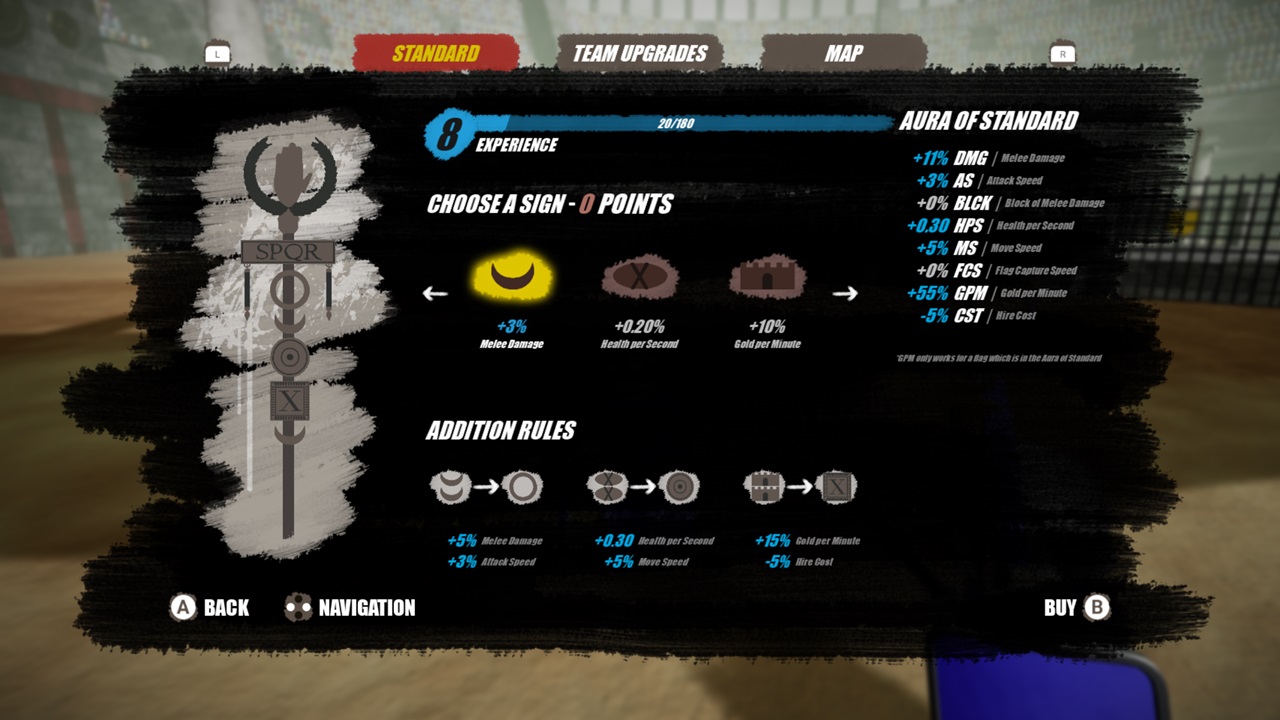The image size is (1280, 720).
Task: Click the Navigation d-pad icon
Action: tap(296, 607)
